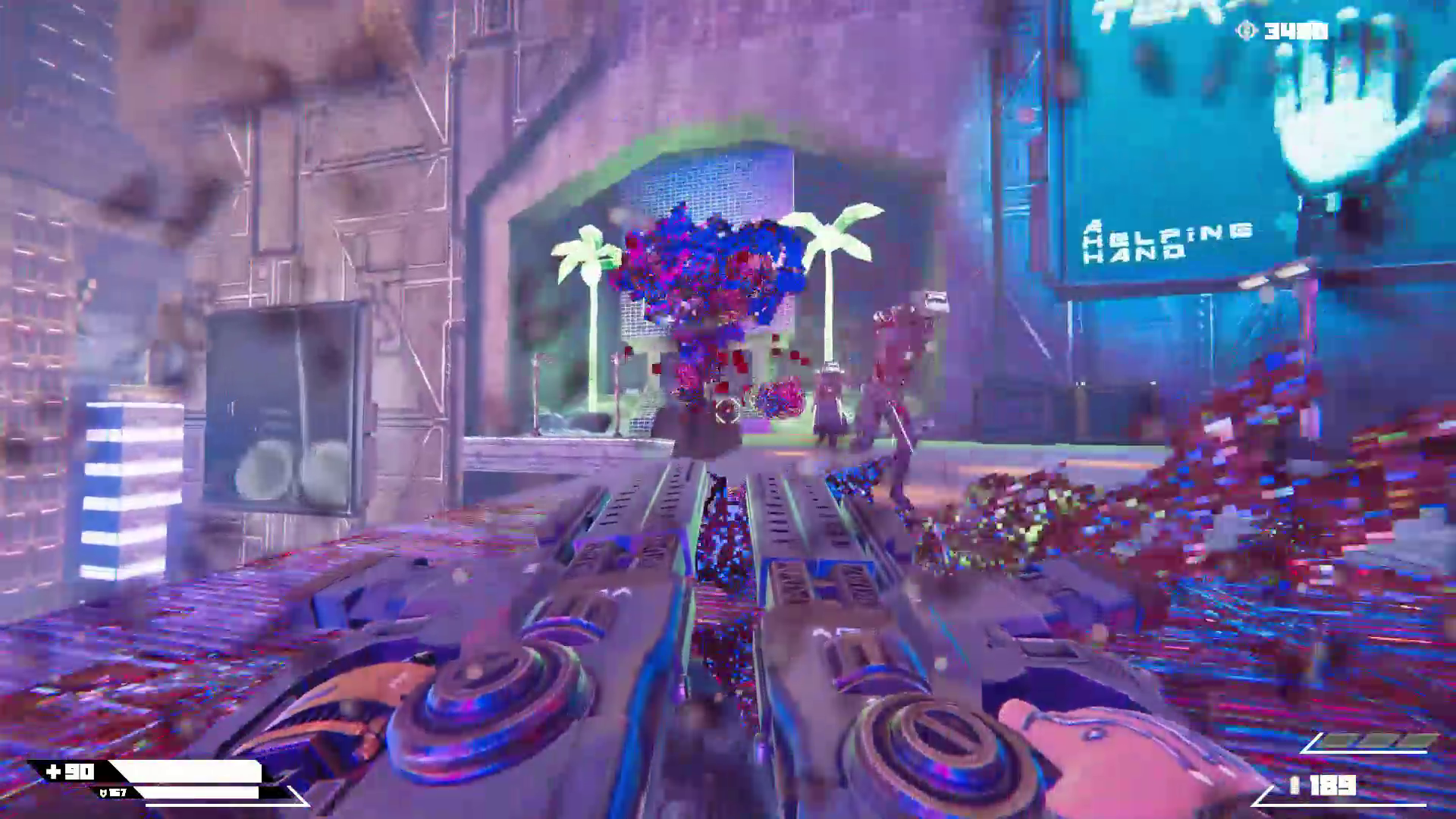Click the white health progress bar
This screenshot has height=819, width=1456.
pyautogui.click(x=186, y=771)
